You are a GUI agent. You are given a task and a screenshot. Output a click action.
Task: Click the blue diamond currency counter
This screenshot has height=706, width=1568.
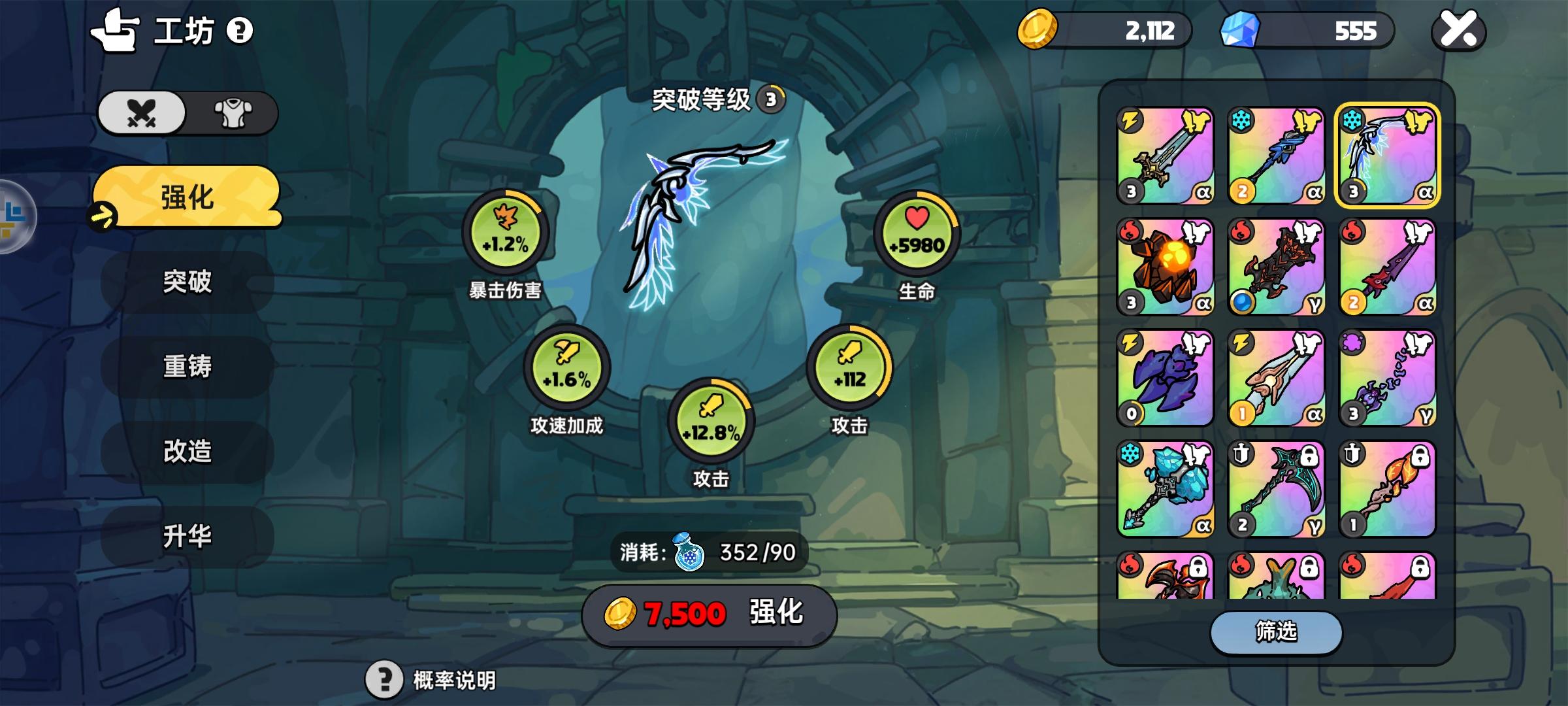(1307, 29)
